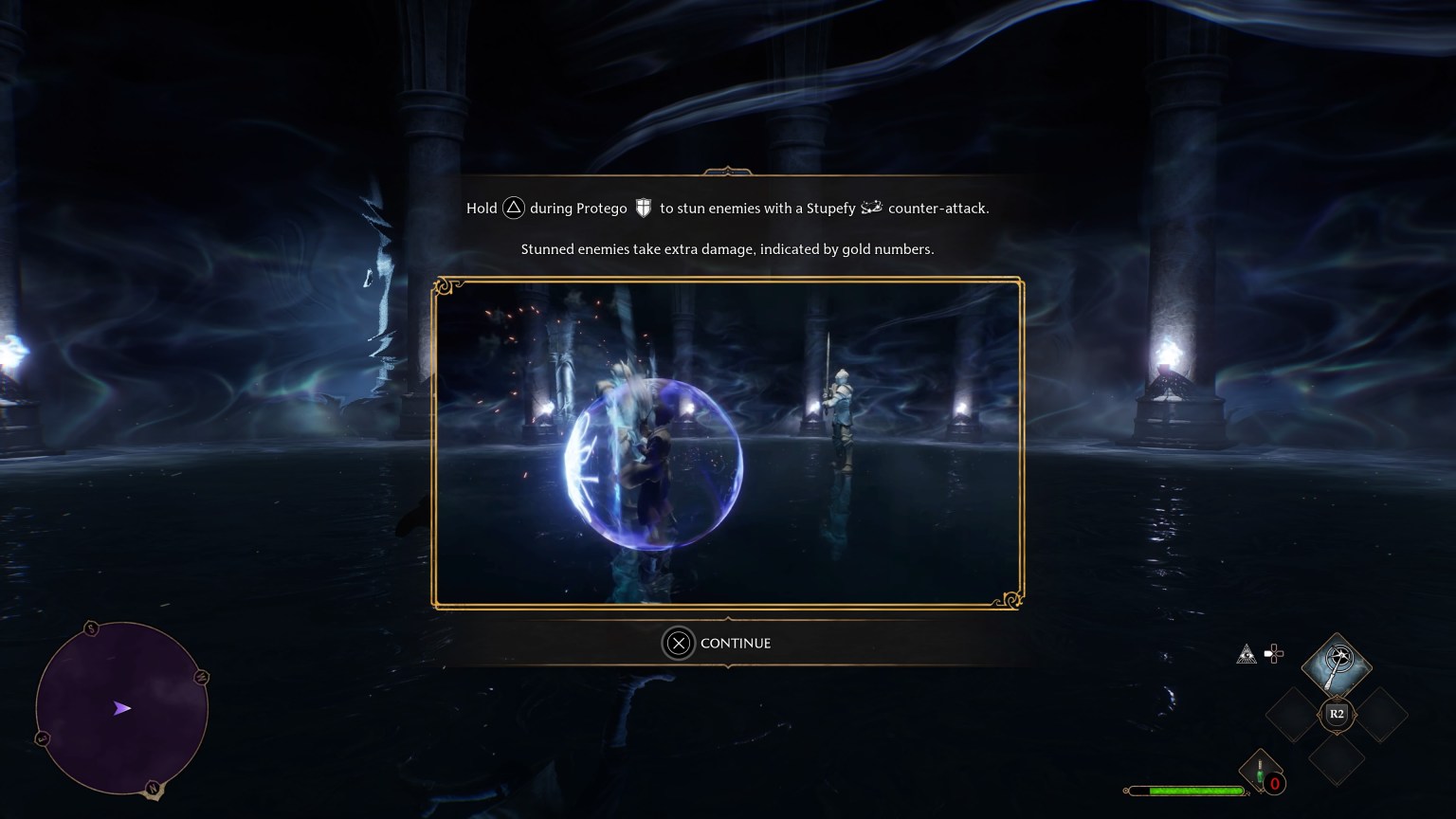Select the empty right spell slot
The image size is (1456, 819).
coord(1382,715)
